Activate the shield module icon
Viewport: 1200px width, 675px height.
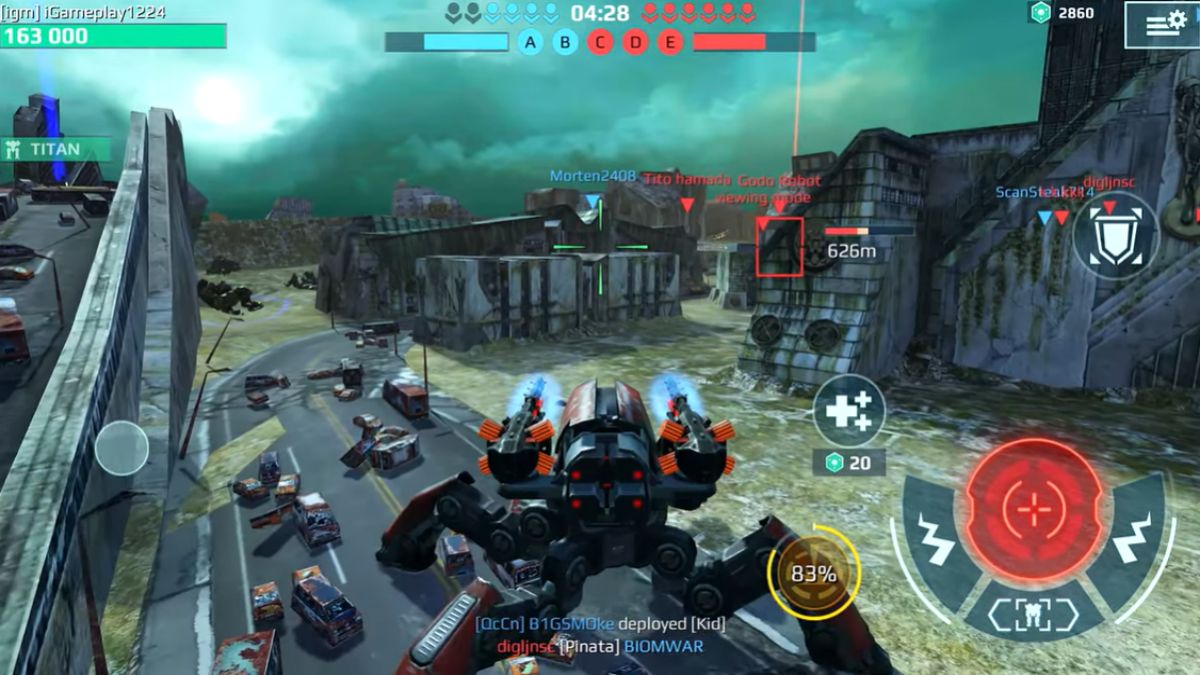coord(1115,236)
